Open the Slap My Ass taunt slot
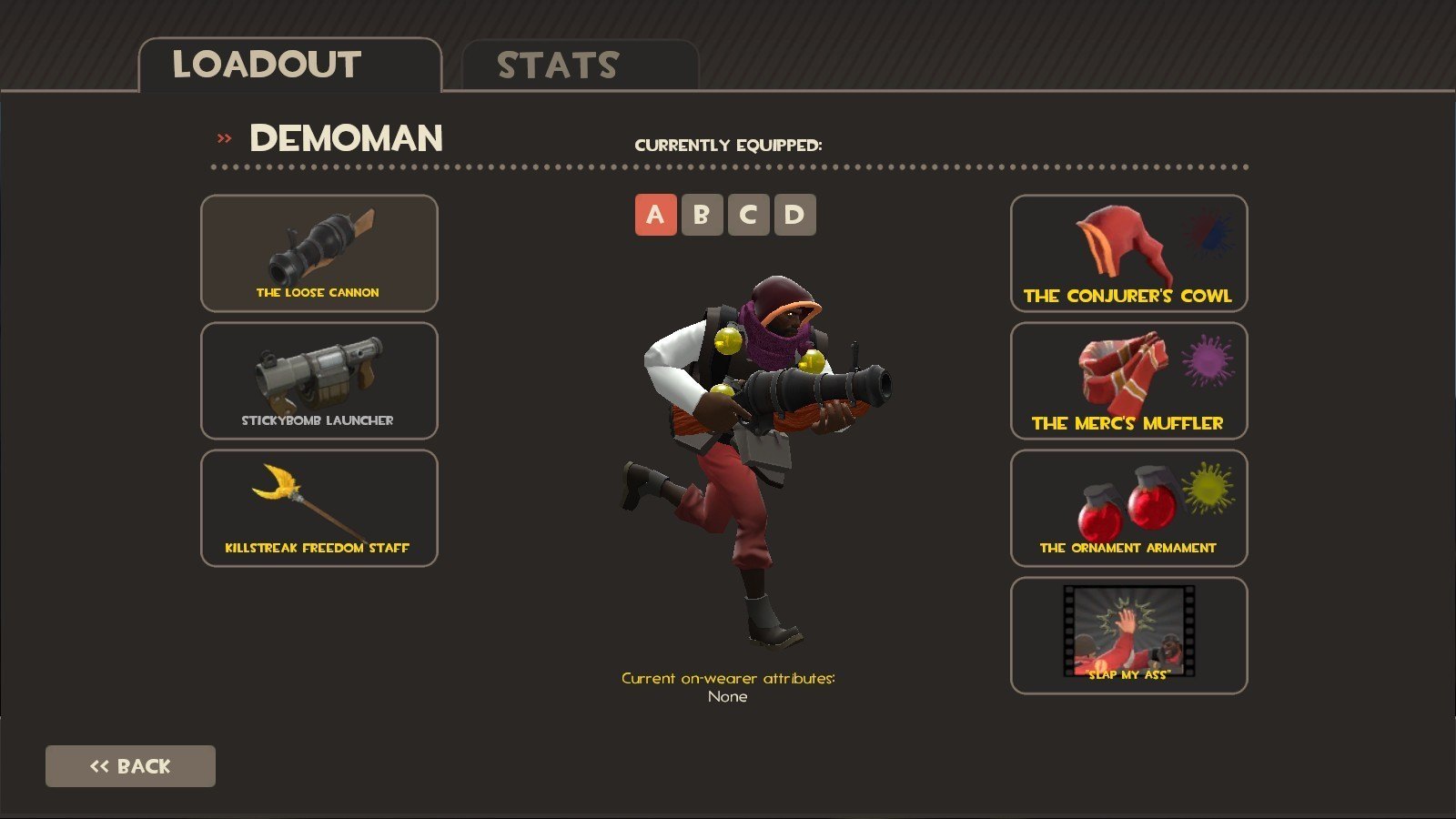 tap(1128, 635)
